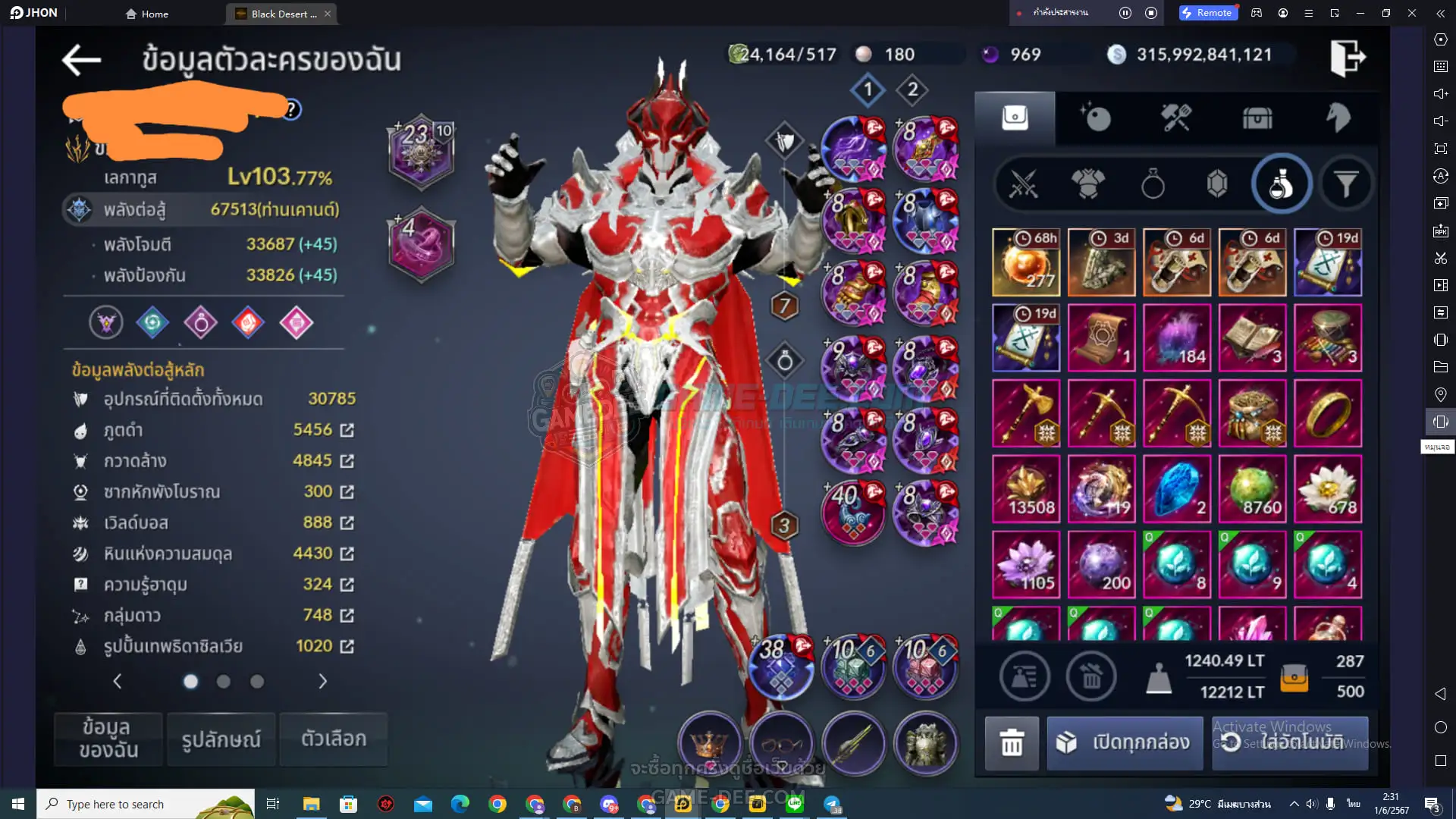Screen dimensions: 1456x819
Task: Select the inventory bag tab
Action: point(1015,118)
